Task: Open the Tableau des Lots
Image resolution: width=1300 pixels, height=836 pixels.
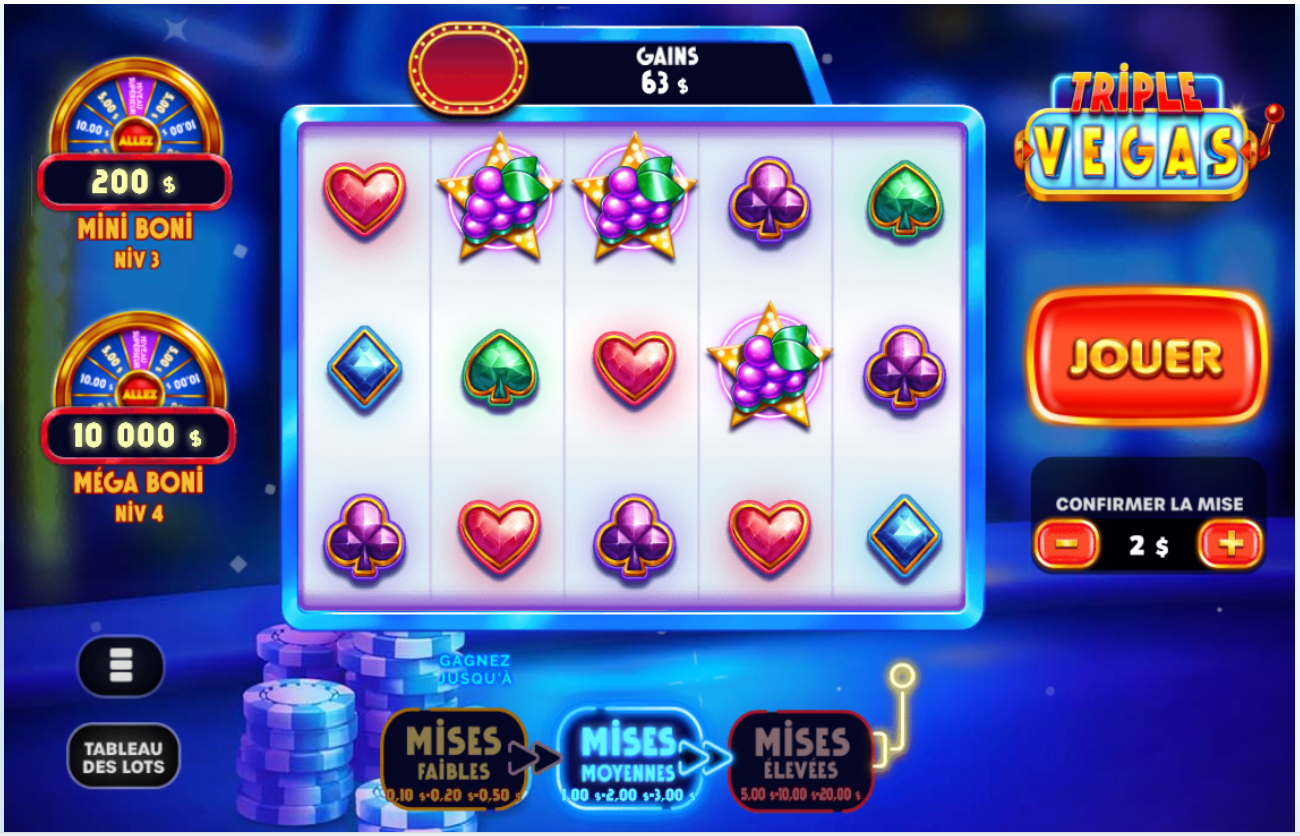Action: click(122, 757)
